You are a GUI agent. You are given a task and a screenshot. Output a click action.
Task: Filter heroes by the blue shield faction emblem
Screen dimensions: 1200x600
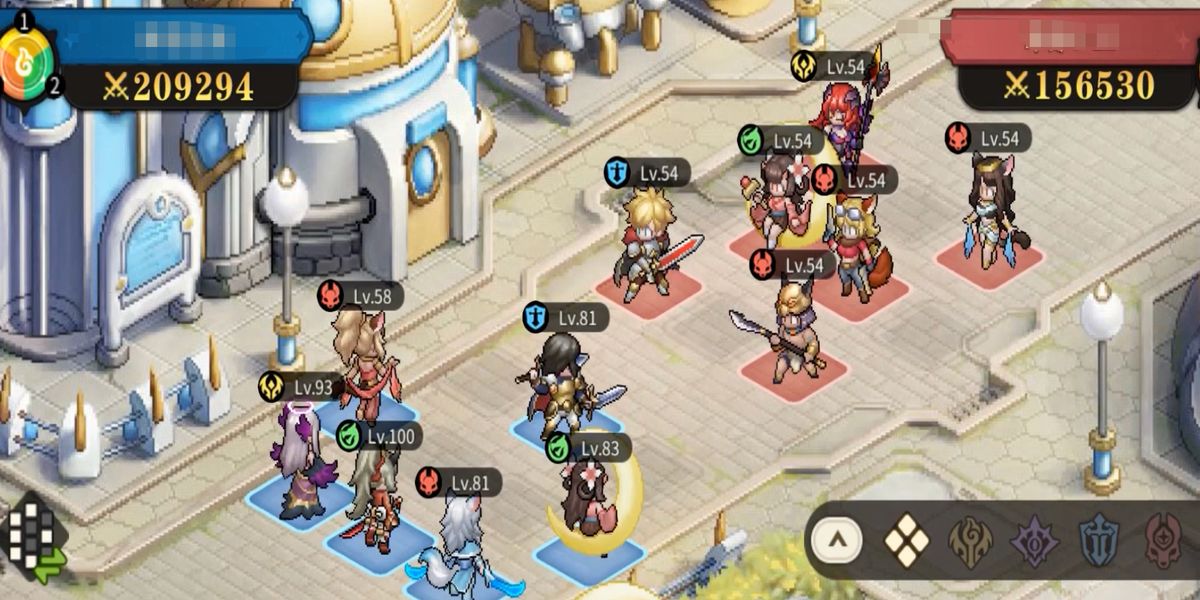click(x=1099, y=541)
